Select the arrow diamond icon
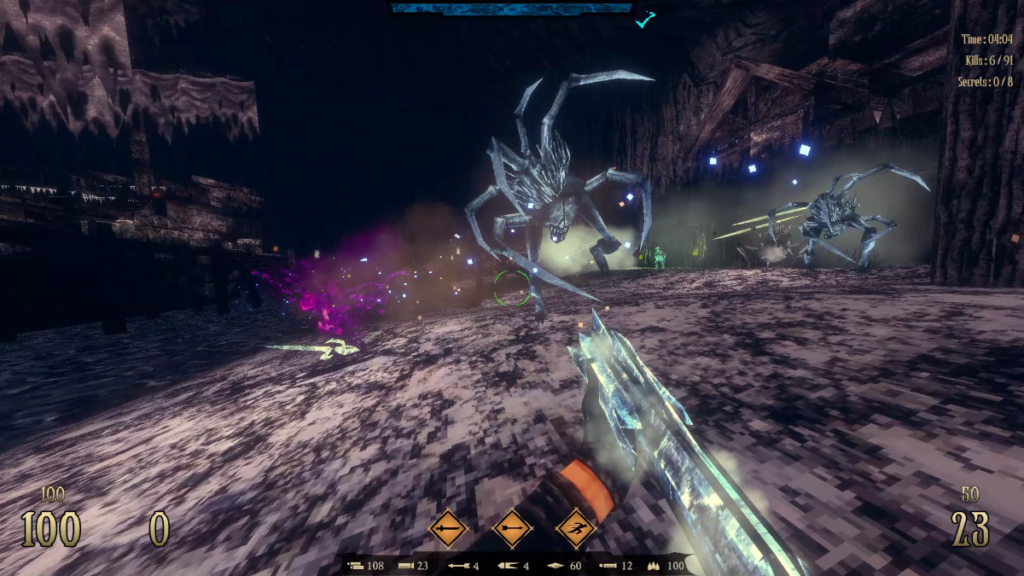1024x576 pixels. (x=512, y=527)
